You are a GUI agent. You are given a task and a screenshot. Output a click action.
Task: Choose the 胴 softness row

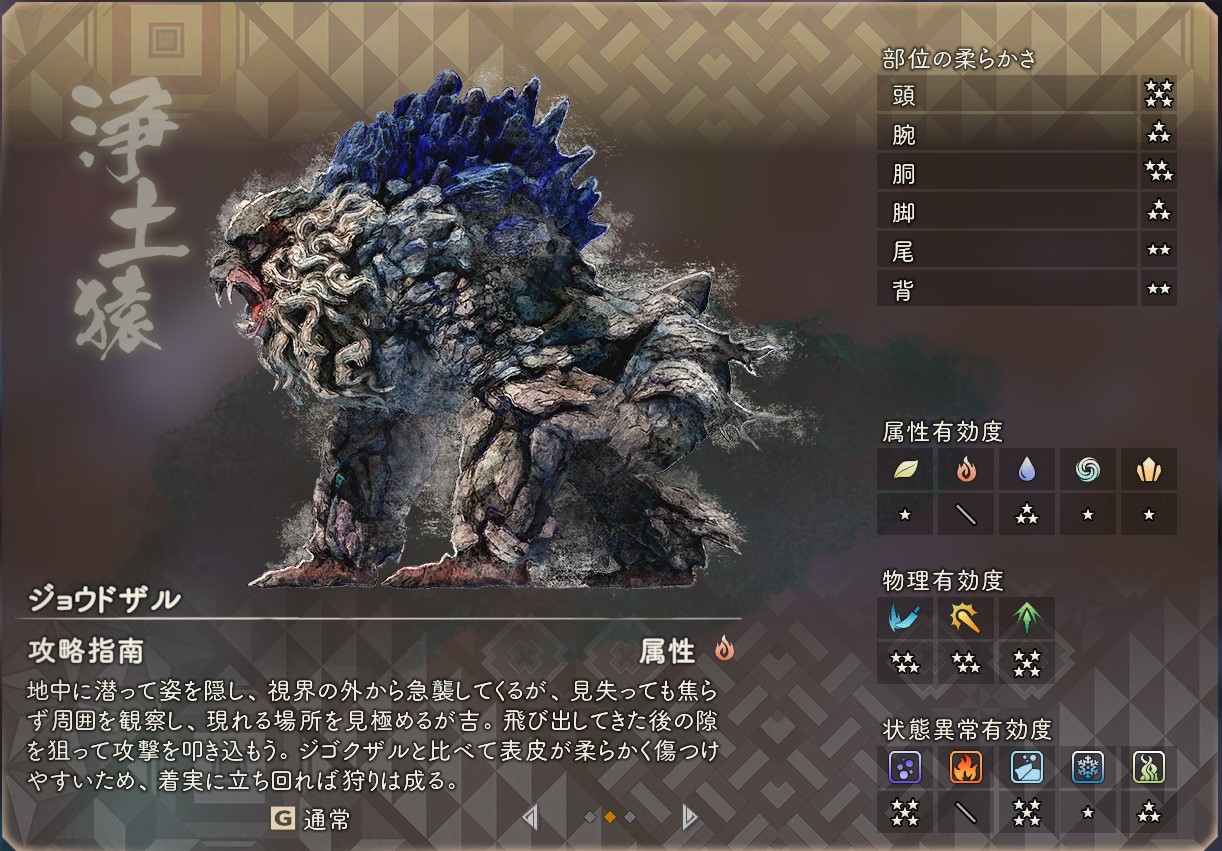pyautogui.click(x=1007, y=173)
